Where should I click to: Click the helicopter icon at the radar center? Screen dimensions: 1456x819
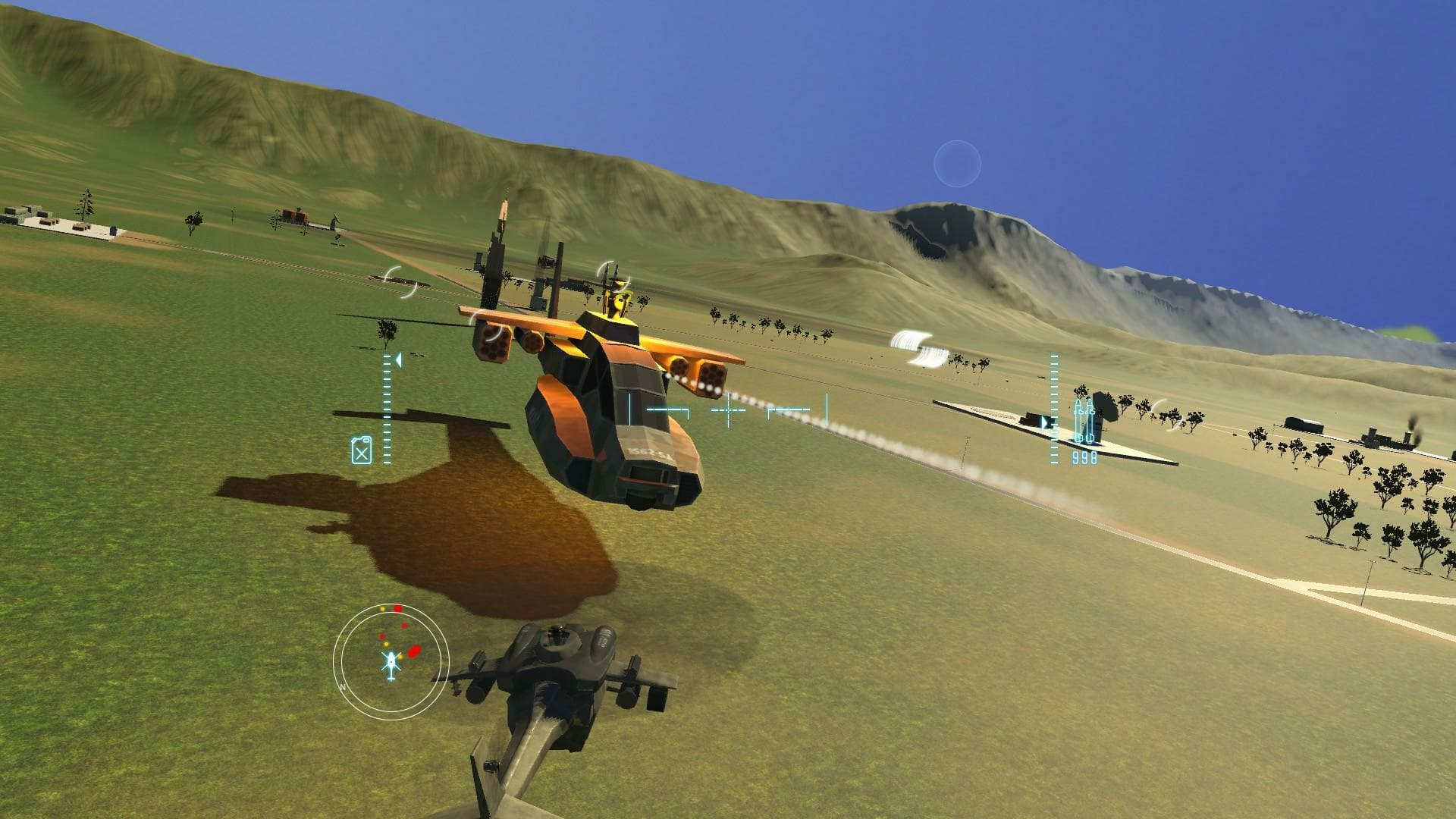pos(391,662)
